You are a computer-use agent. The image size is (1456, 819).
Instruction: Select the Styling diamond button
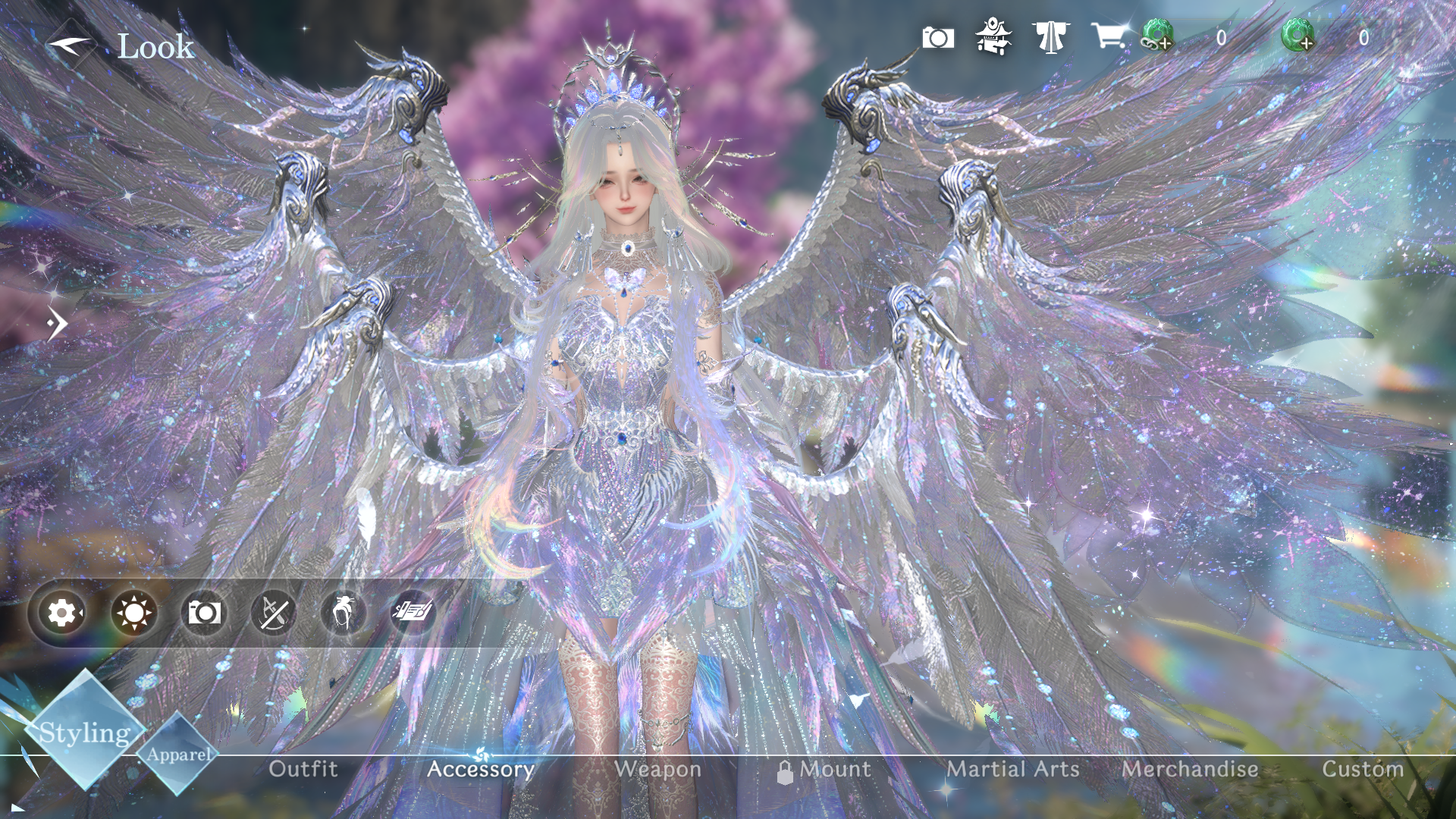point(84,732)
